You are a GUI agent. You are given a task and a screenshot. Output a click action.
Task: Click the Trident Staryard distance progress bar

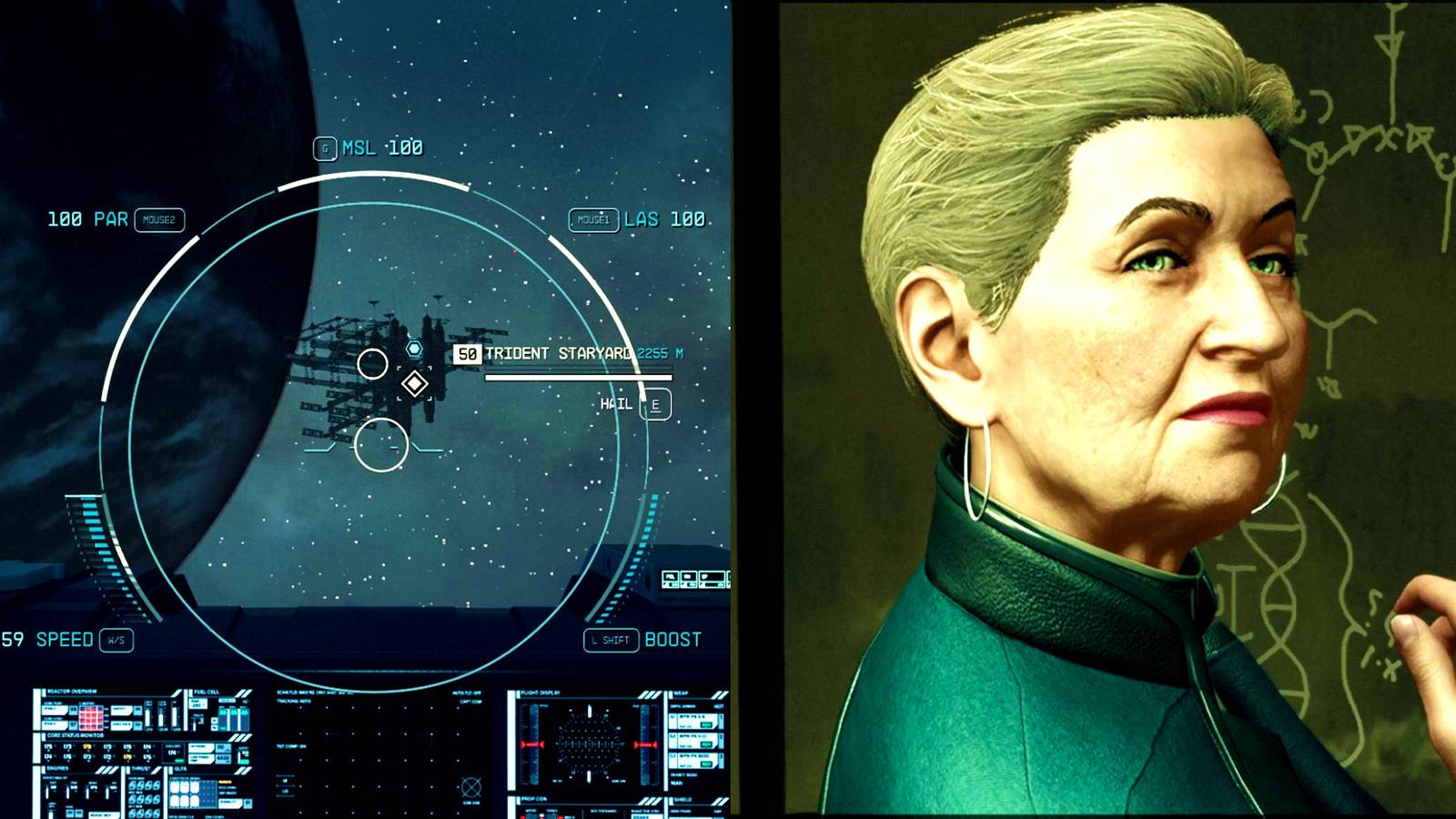[578, 376]
